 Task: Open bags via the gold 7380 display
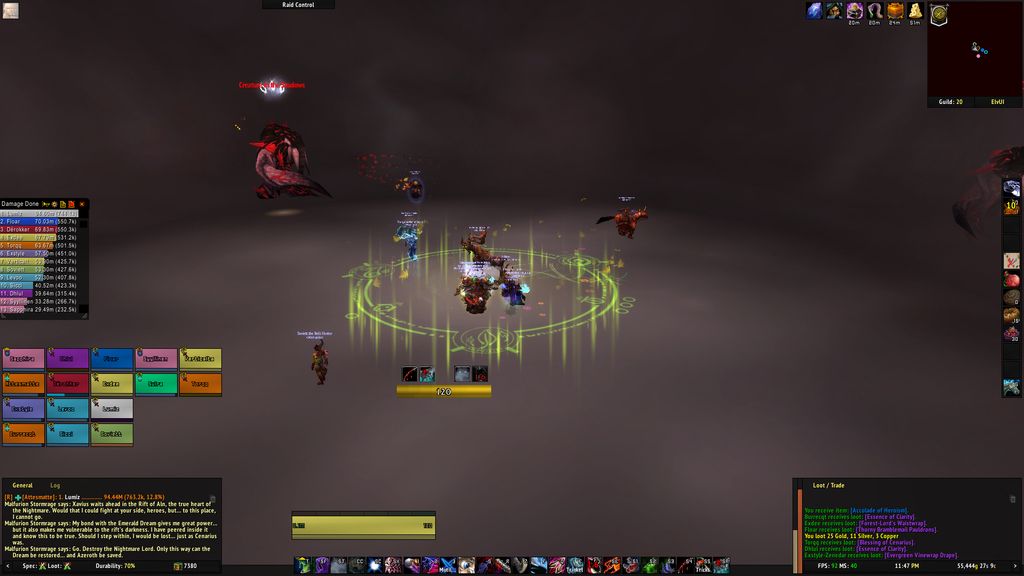[x=185, y=566]
